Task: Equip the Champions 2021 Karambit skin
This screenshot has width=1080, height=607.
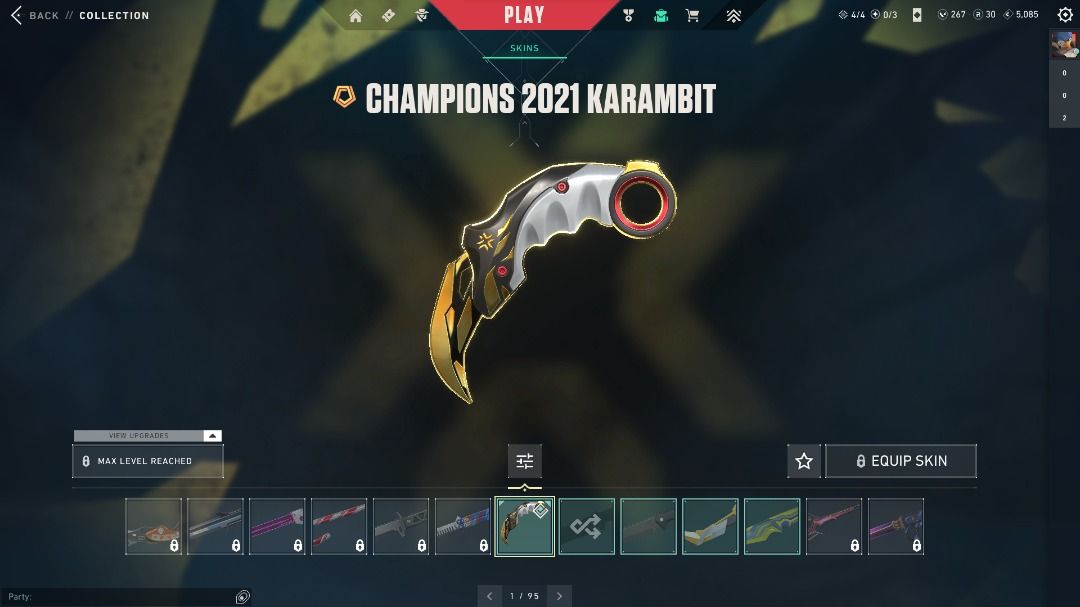Action: click(900, 461)
